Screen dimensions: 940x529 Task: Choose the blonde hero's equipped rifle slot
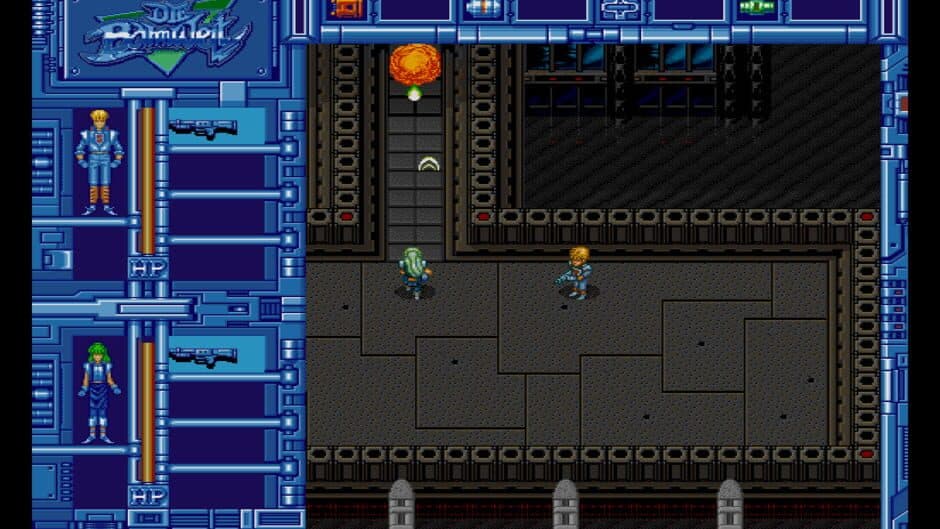(204, 127)
